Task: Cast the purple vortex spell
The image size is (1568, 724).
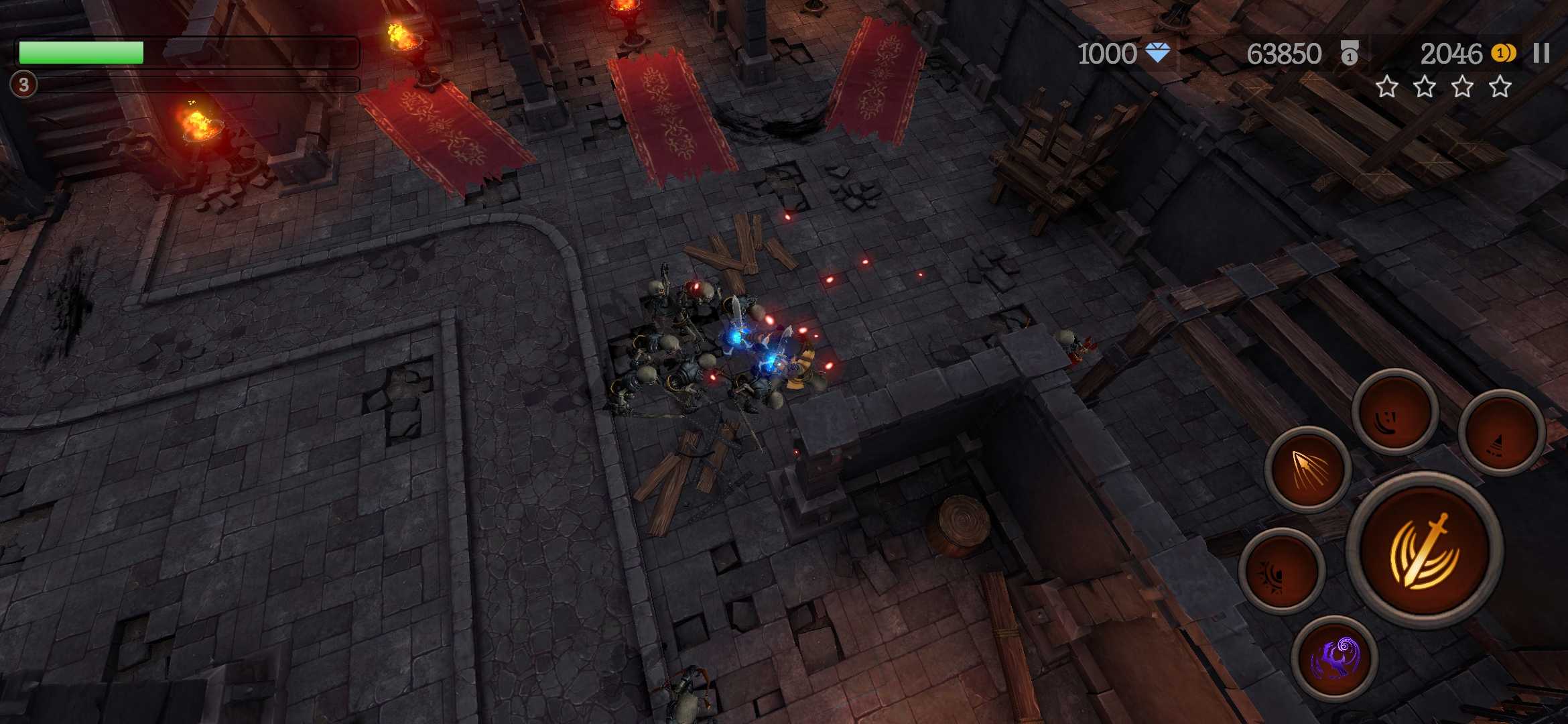Action: coord(1334,658)
